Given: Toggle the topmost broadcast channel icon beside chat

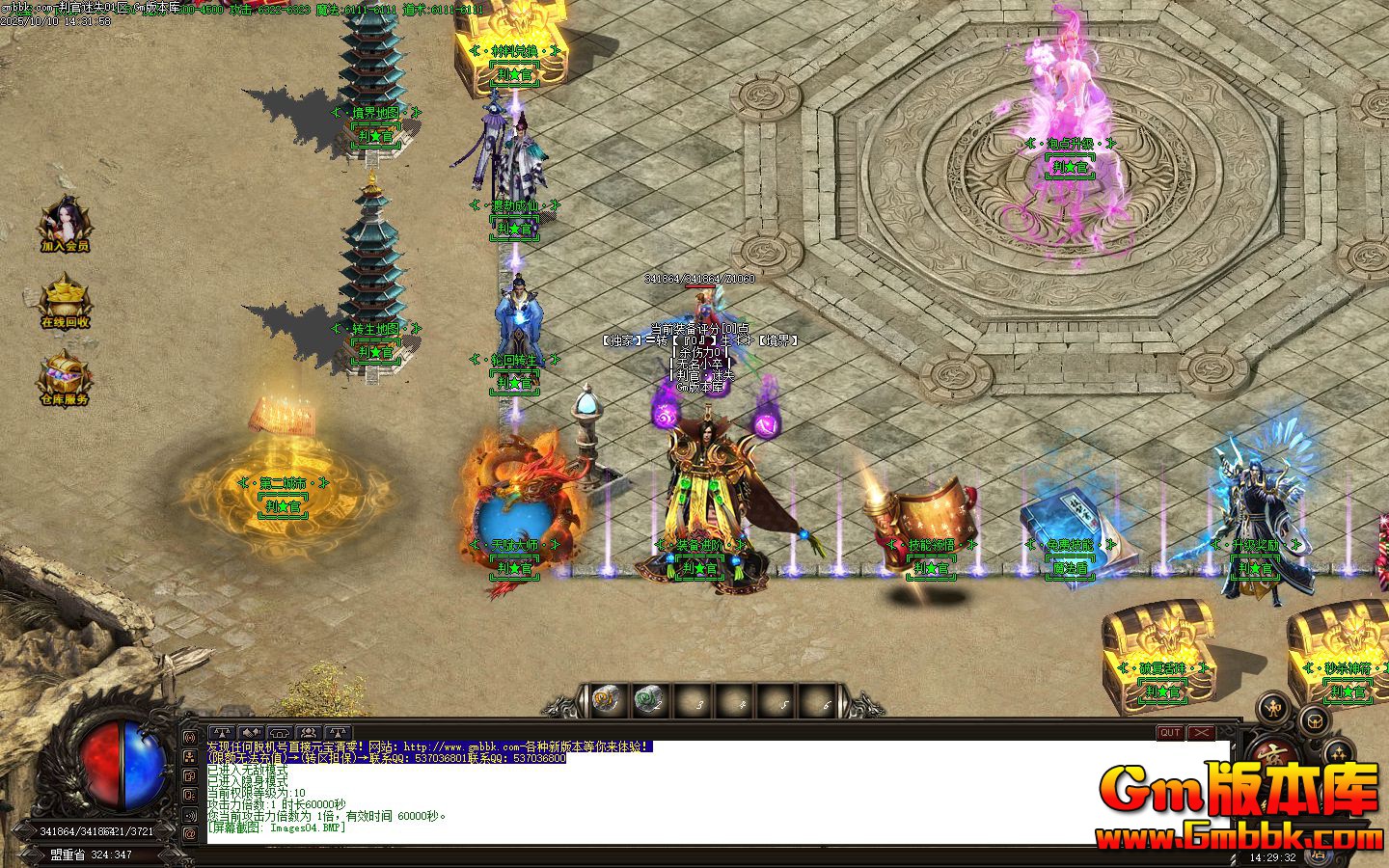Looking at the screenshot, I should point(190,737).
